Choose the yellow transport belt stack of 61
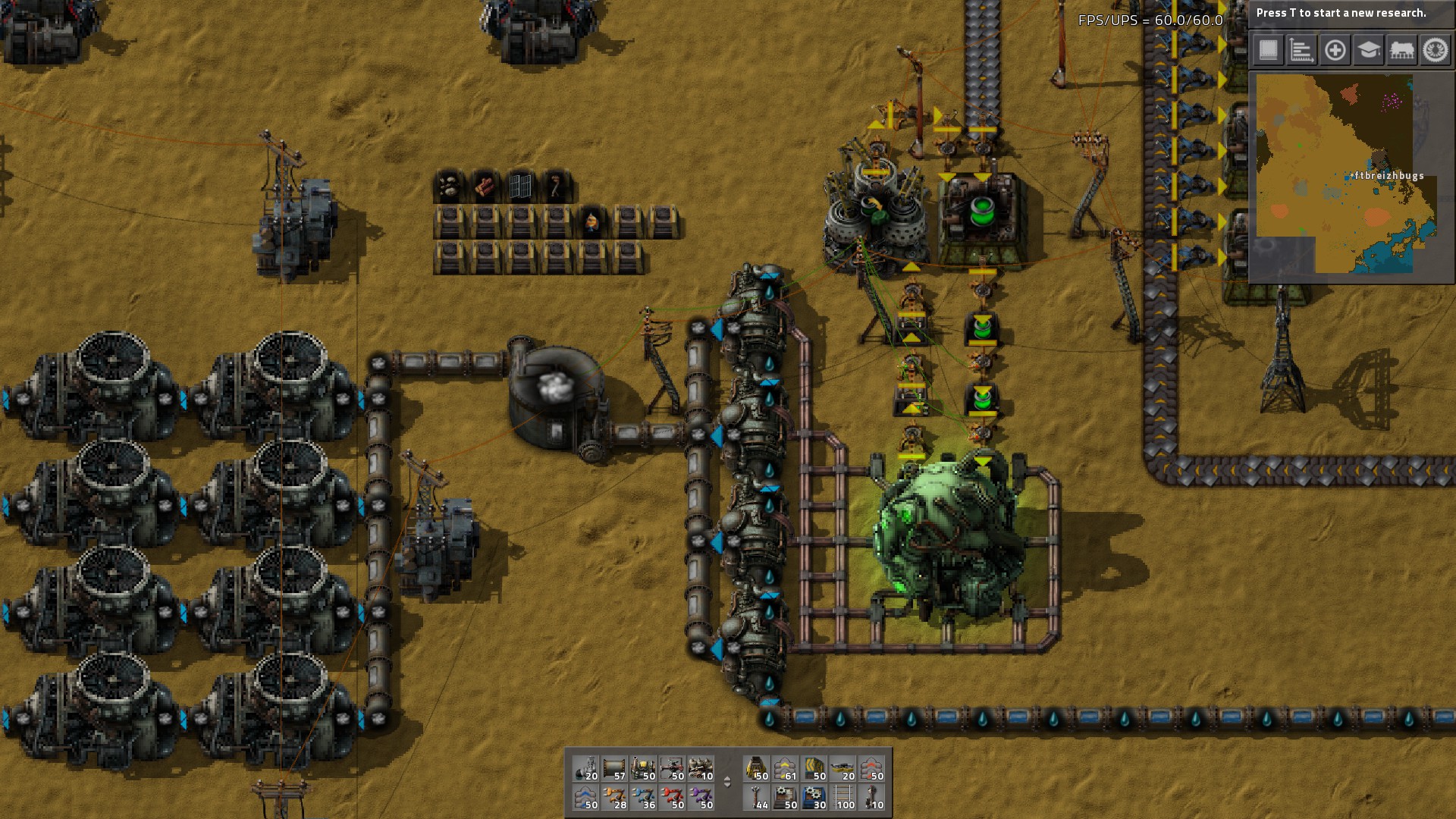The height and width of the screenshot is (819, 1456). (x=786, y=768)
